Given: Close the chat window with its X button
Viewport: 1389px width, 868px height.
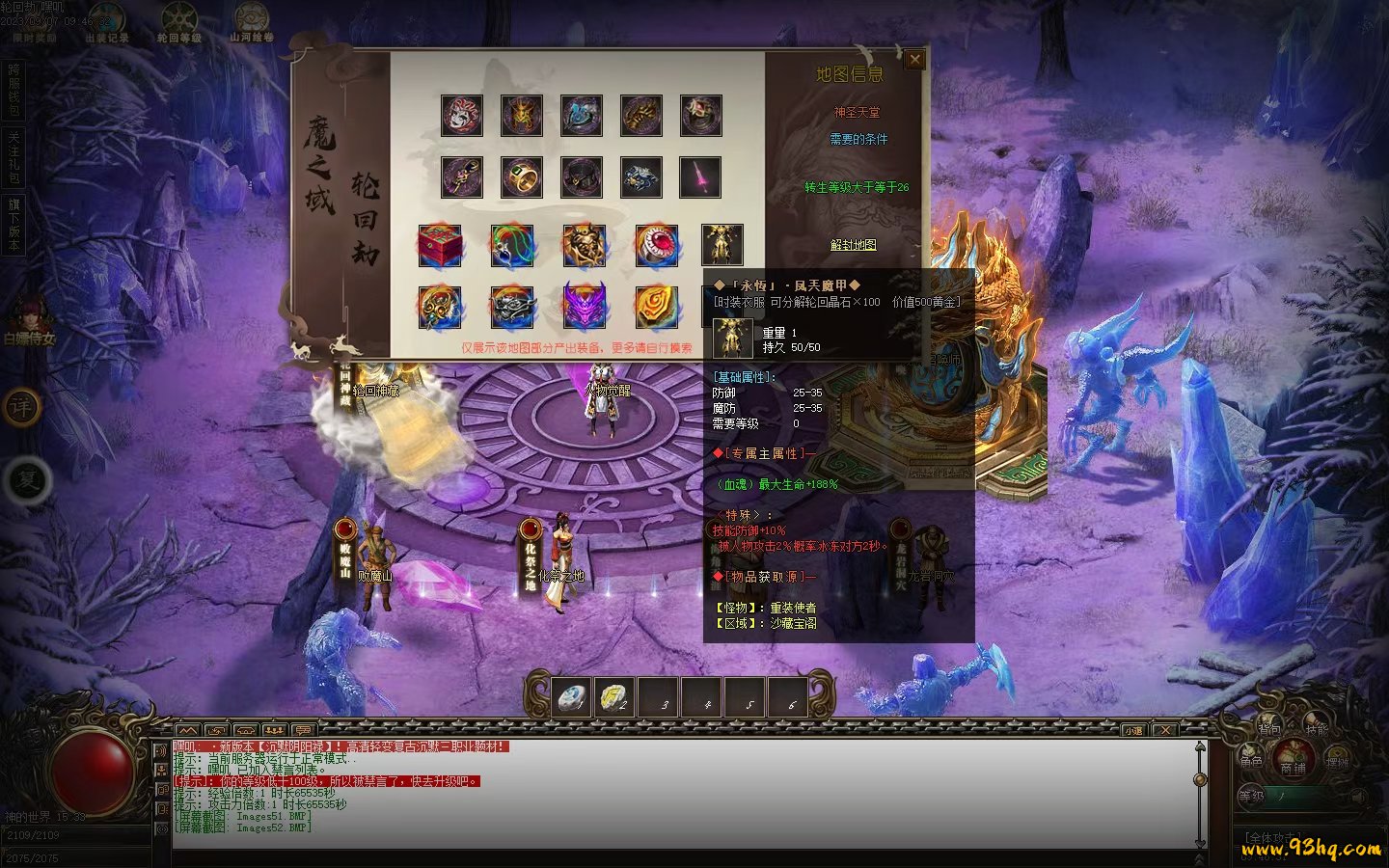Looking at the screenshot, I should click(x=1165, y=730).
